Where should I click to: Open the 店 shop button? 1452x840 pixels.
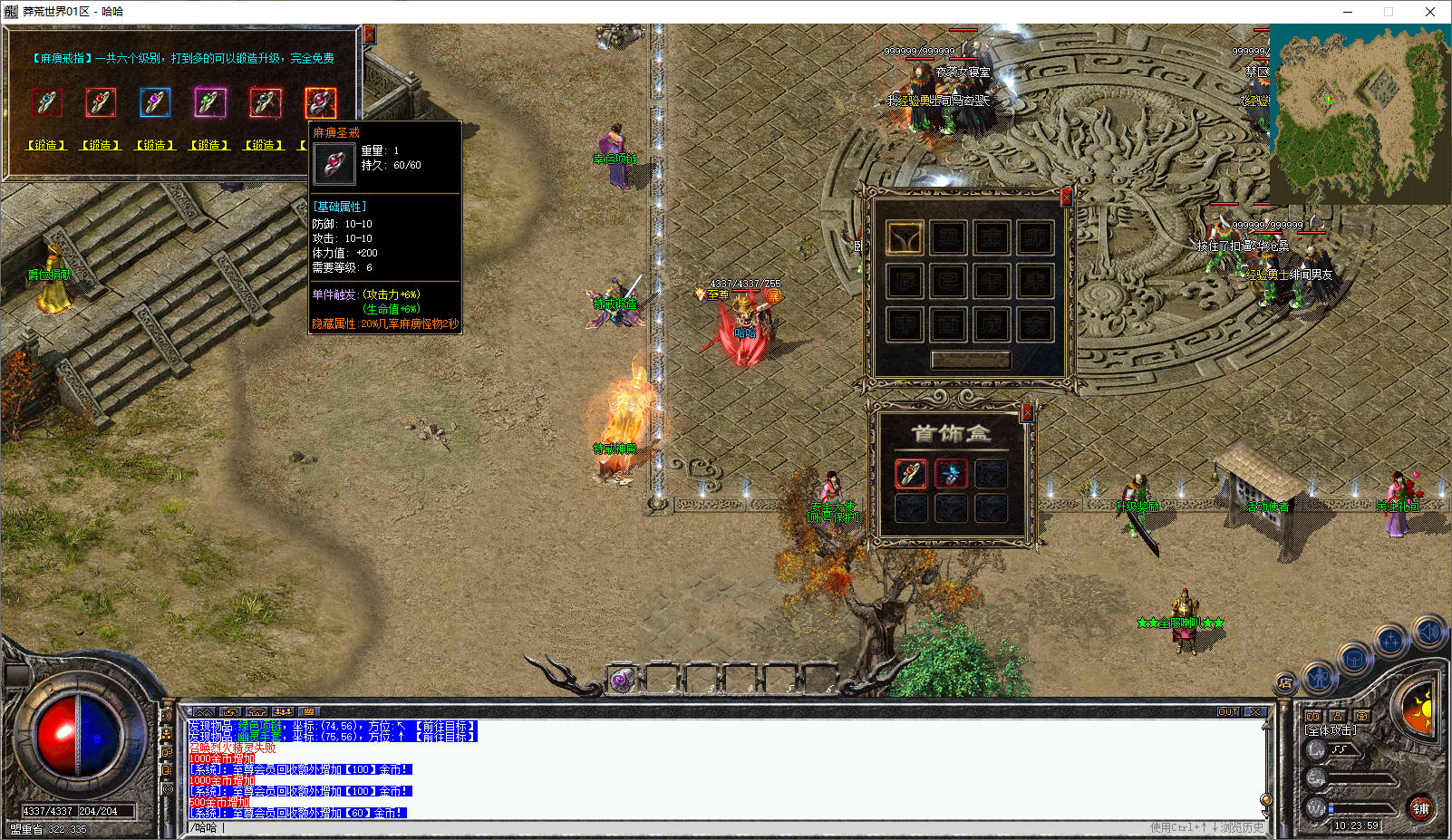1285,682
